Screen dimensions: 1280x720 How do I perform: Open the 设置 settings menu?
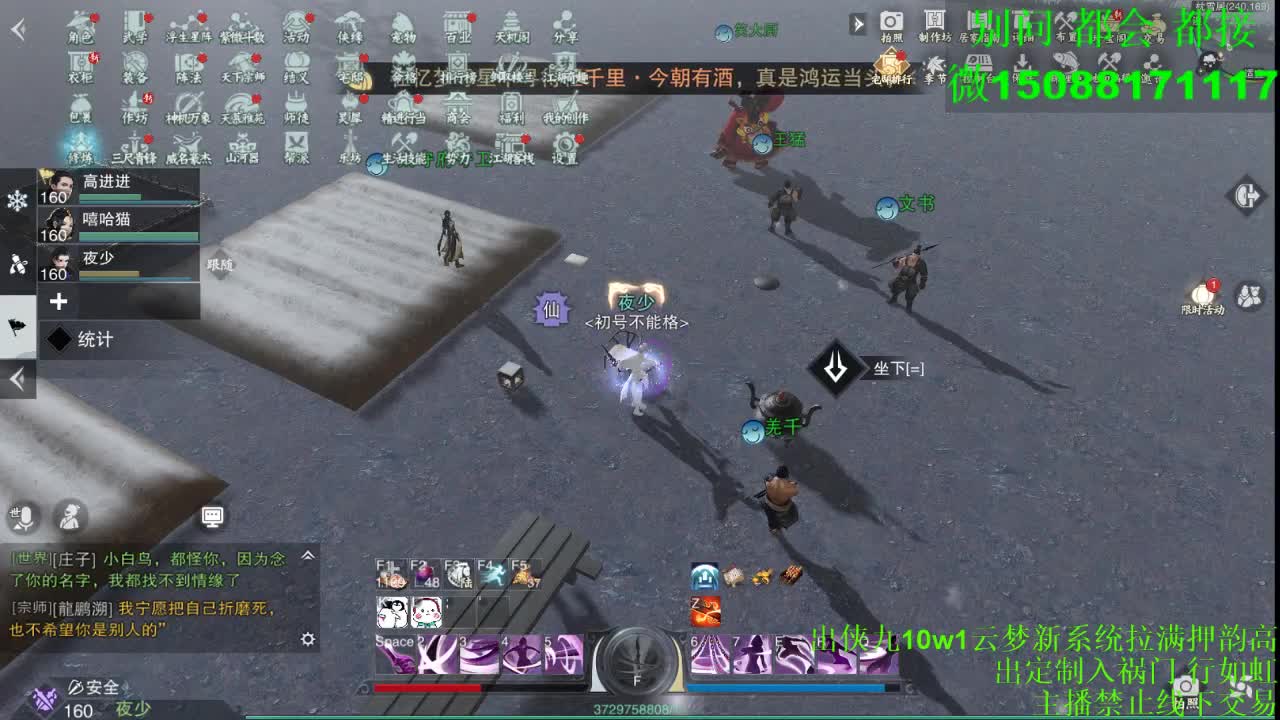click(x=563, y=148)
